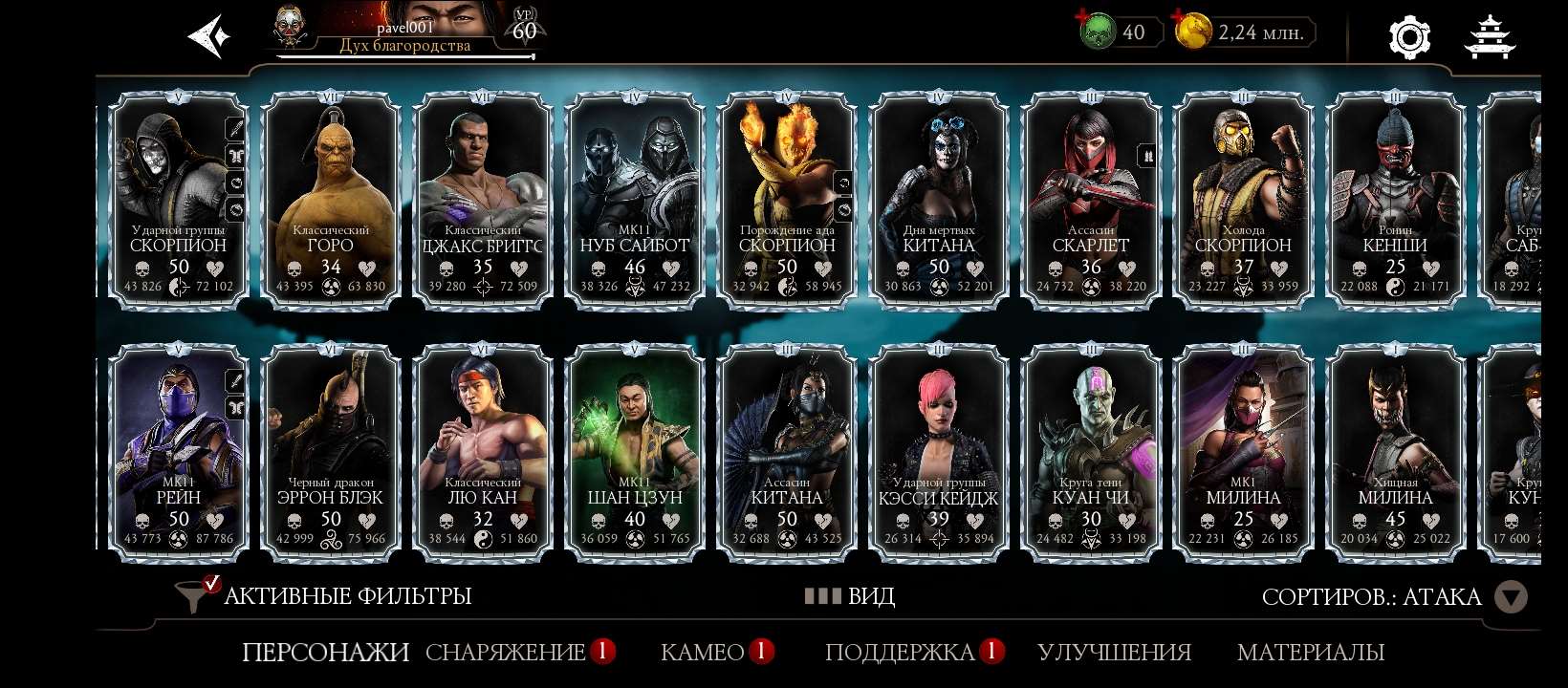Switch to the МАТЕРИАЛЫ tab
Image resolution: width=1568 pixels, height=688 pixels.
[x=1311, y=653]
